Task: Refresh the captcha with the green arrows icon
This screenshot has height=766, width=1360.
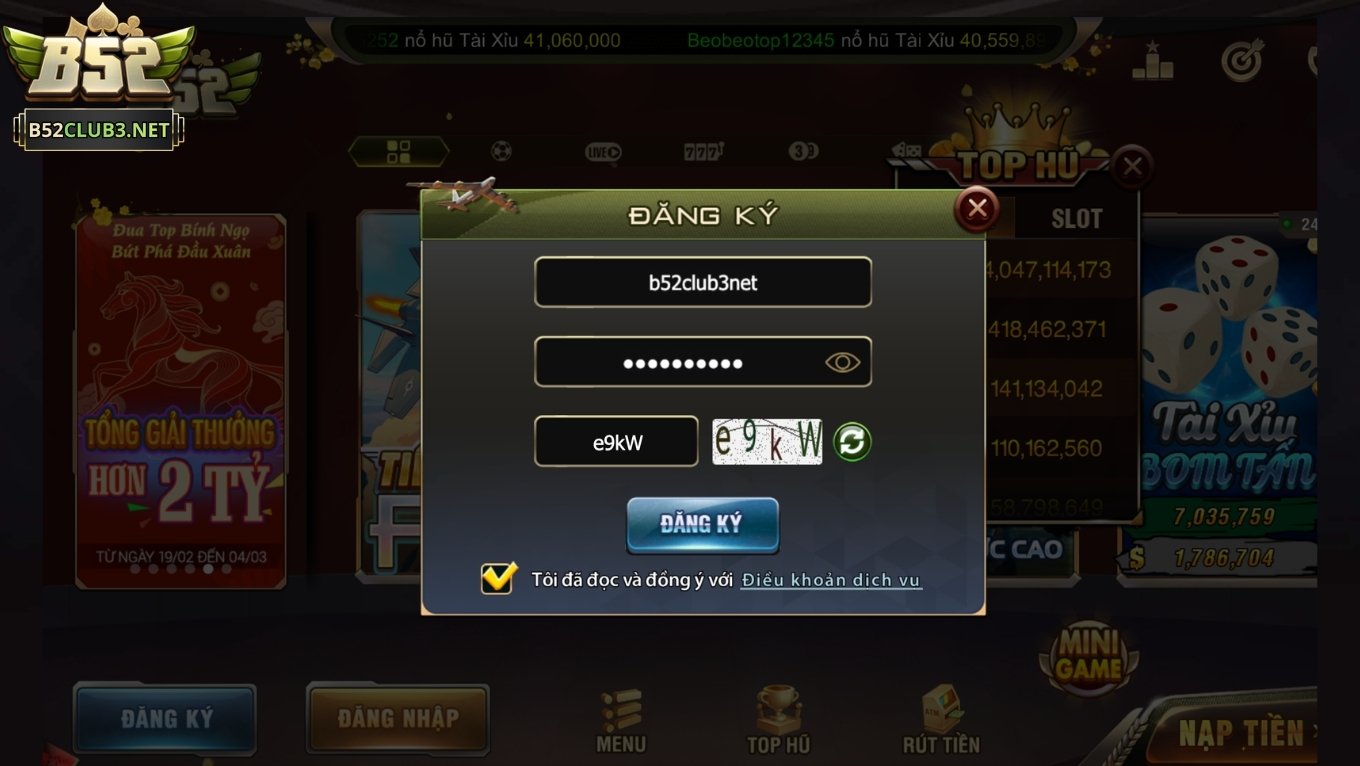Action: click(x=852, y=441)
